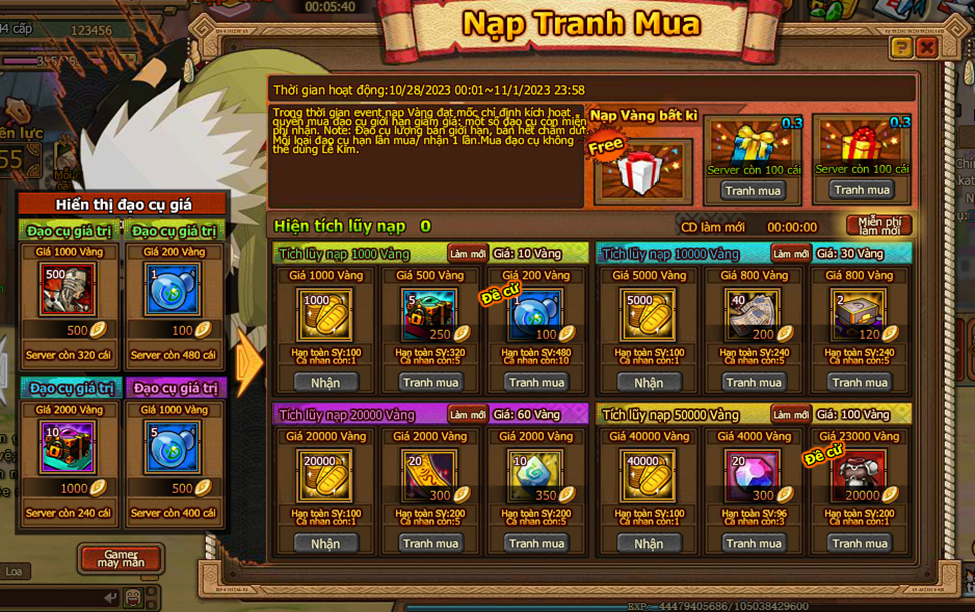Viewport: 975px width, 612px height.
Task: Click Tranh mua under the blue gift box
Action: [753, 190]
